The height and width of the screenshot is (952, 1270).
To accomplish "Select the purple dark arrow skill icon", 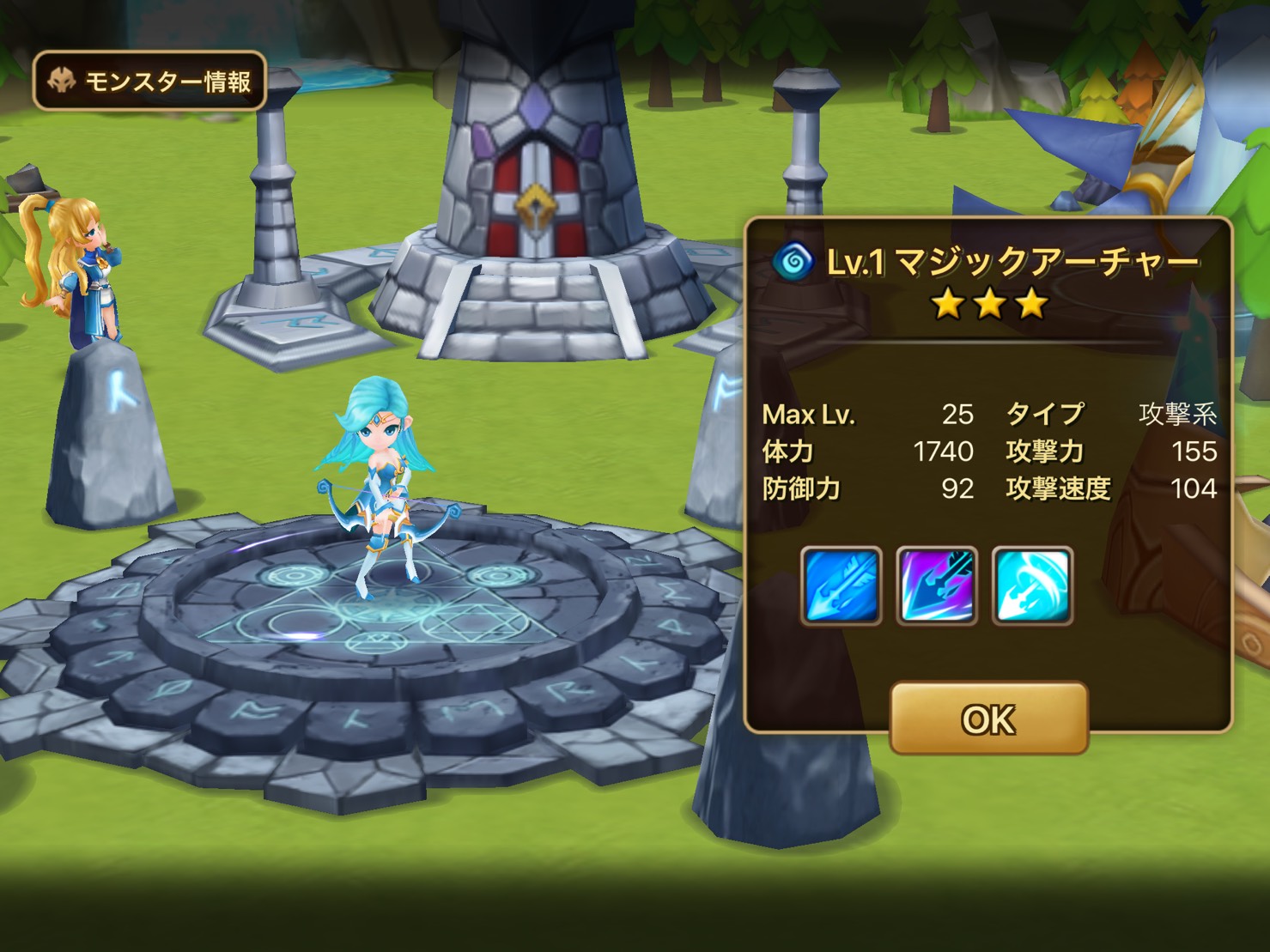I will 937,585.
